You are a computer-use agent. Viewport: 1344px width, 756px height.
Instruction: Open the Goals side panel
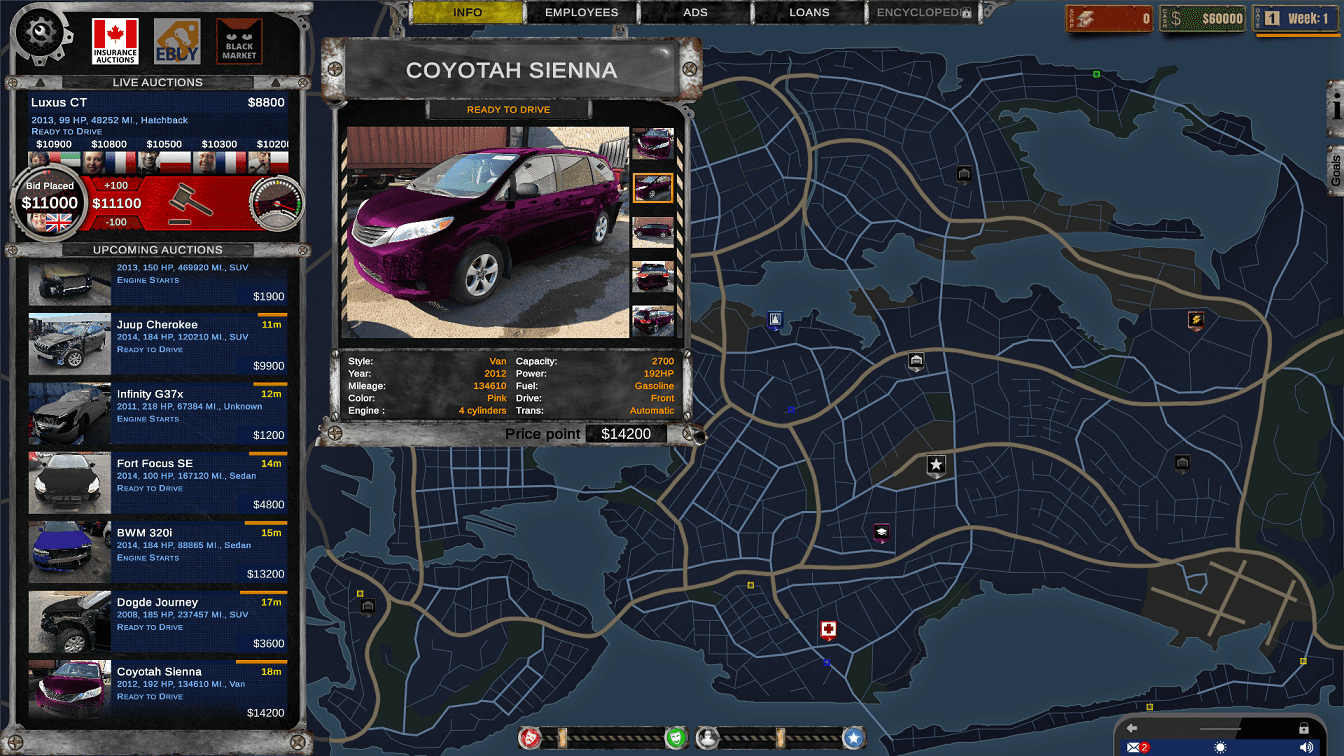[x=1335, y=170]
